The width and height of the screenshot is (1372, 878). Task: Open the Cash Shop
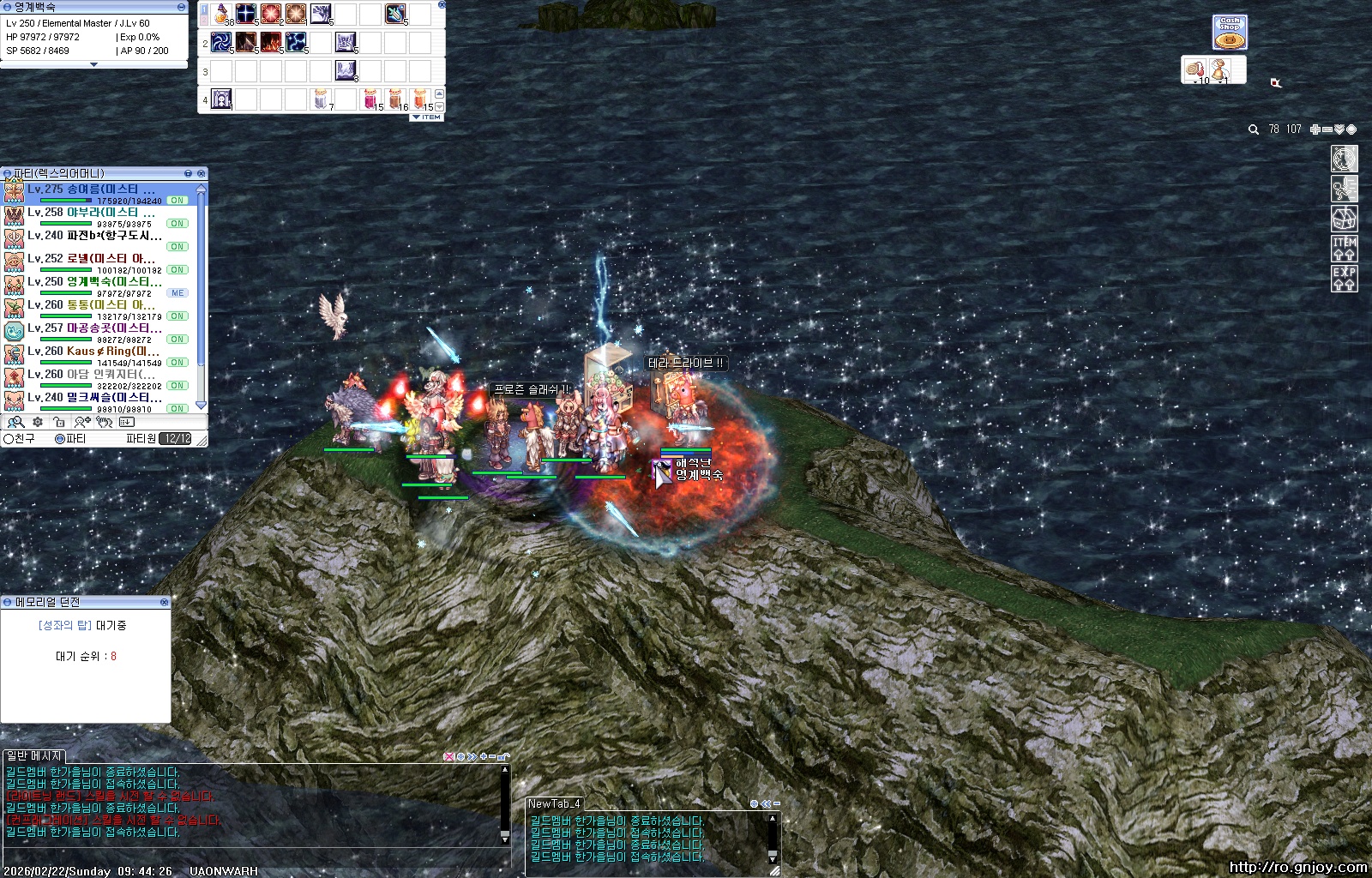(x=1230, y=33)
